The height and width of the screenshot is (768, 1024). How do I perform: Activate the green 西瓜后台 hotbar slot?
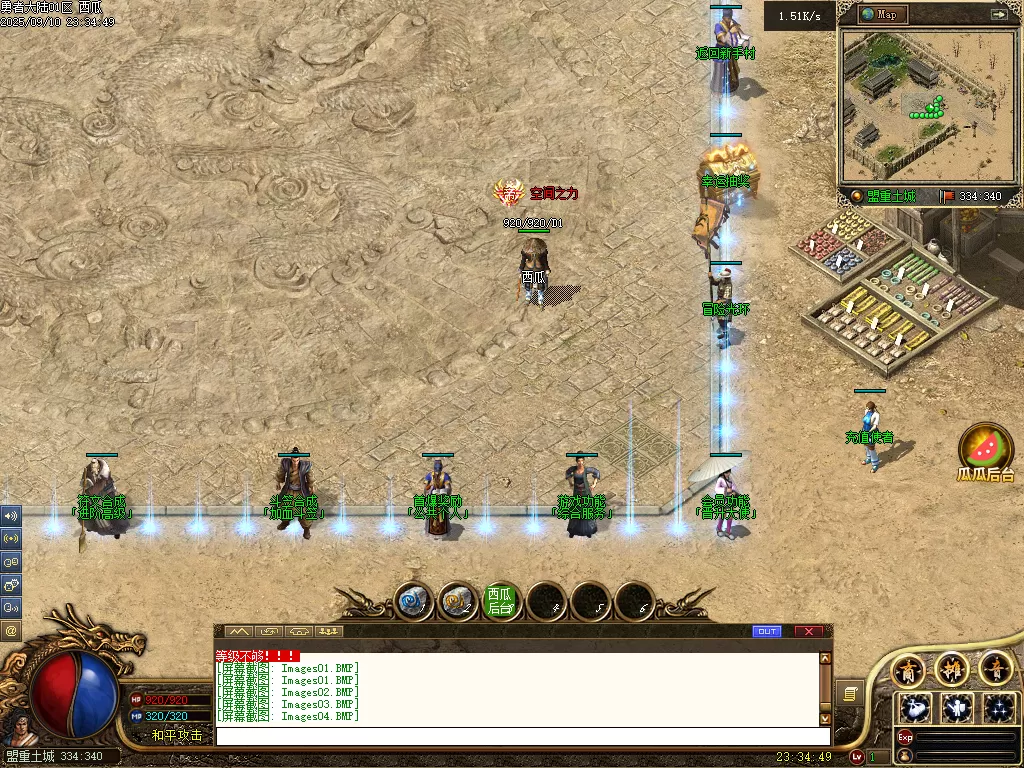coord(502,600)
